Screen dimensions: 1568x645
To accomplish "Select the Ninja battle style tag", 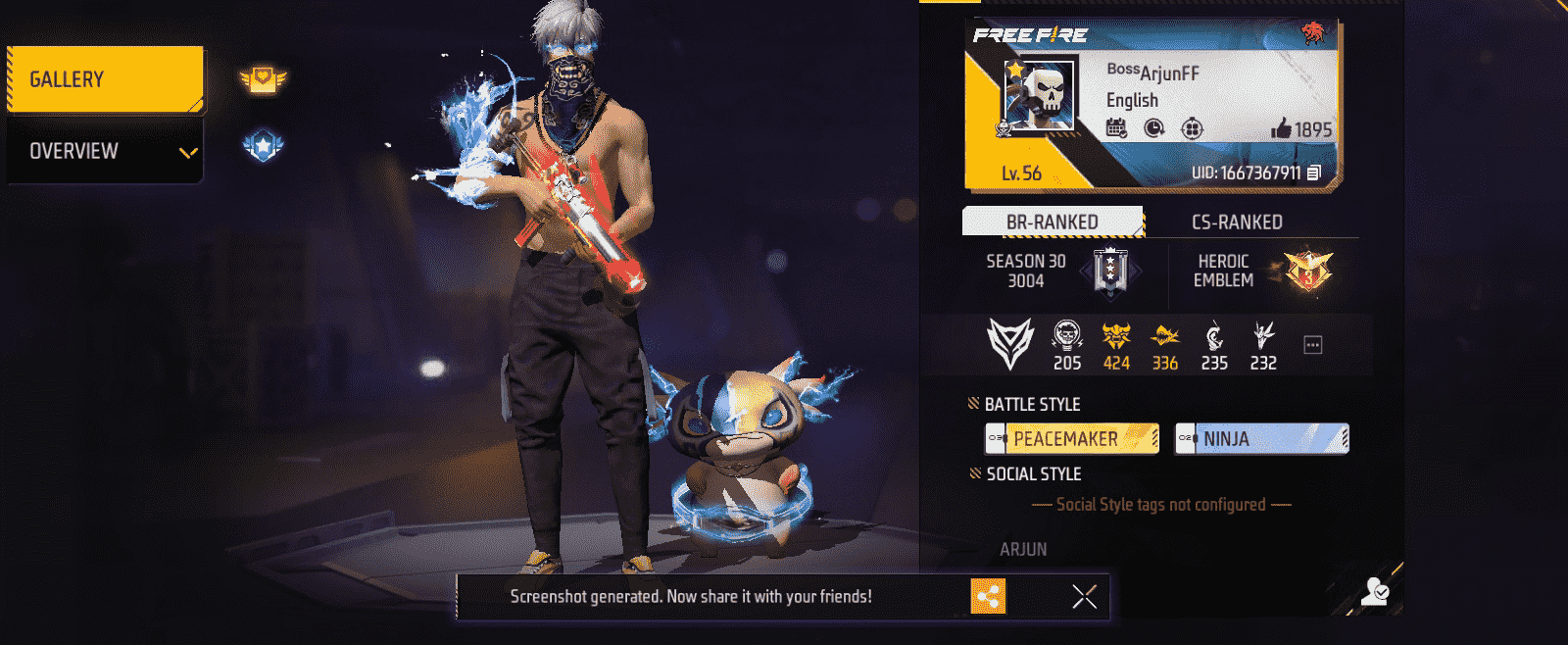I will pos(1261,438).
